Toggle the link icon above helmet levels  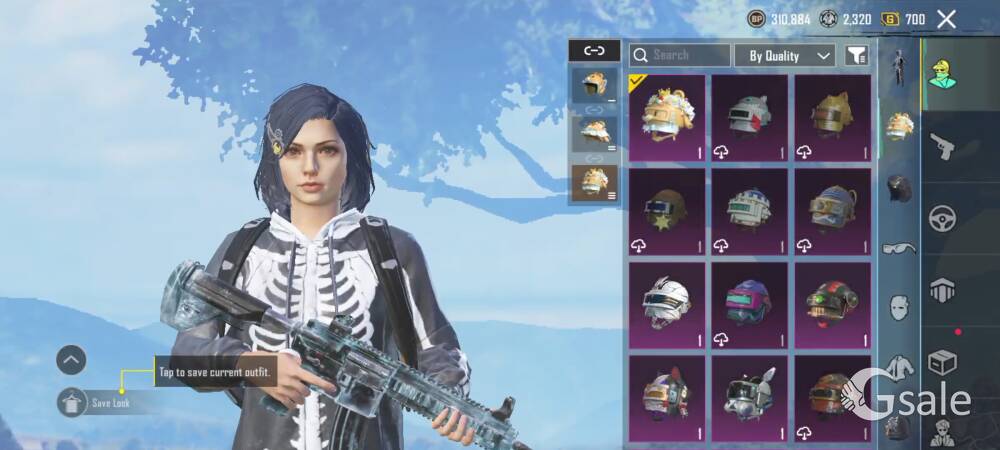[x=594, y=50]
